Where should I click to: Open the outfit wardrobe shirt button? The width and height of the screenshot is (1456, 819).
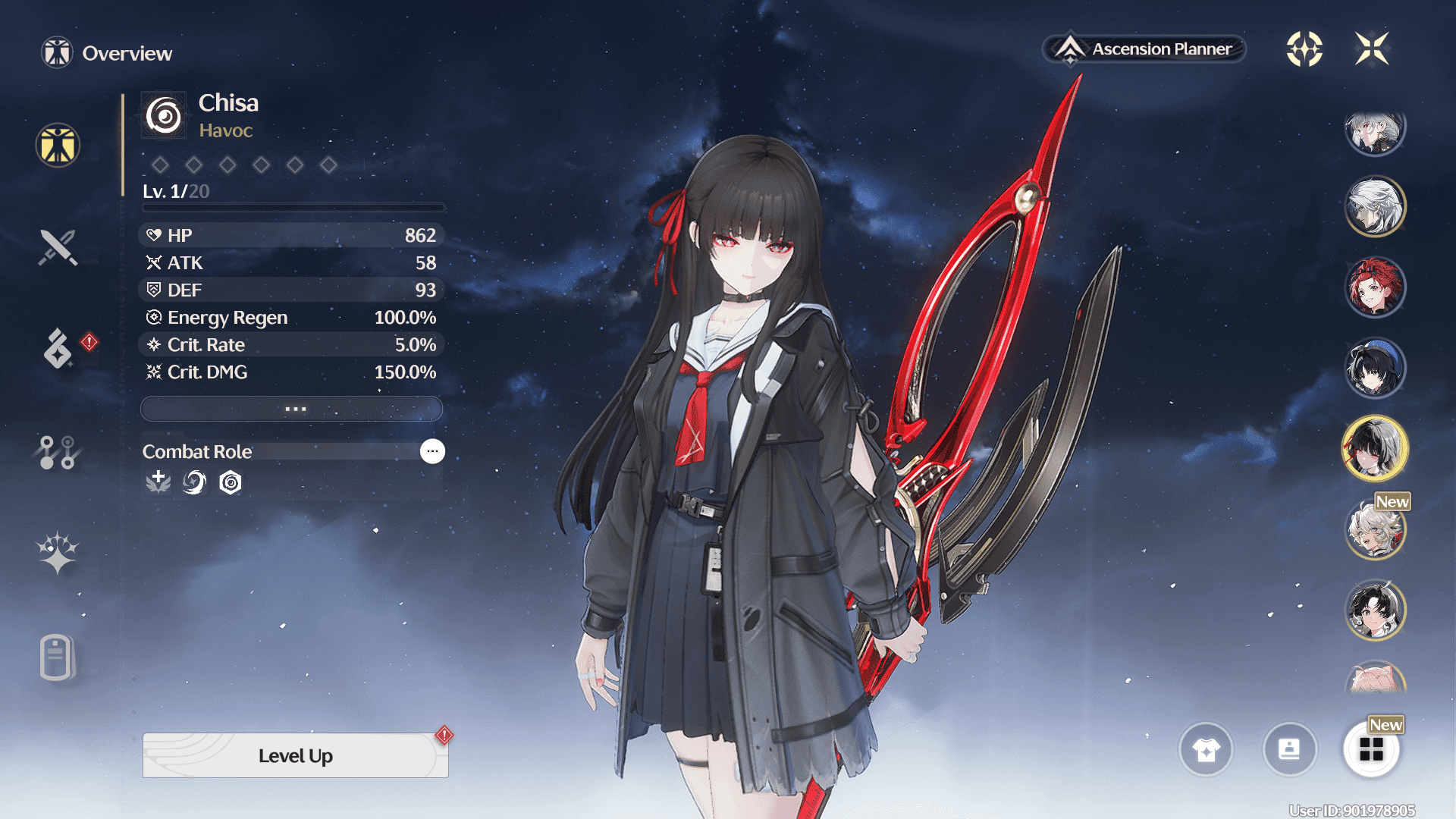(1206, 750)
